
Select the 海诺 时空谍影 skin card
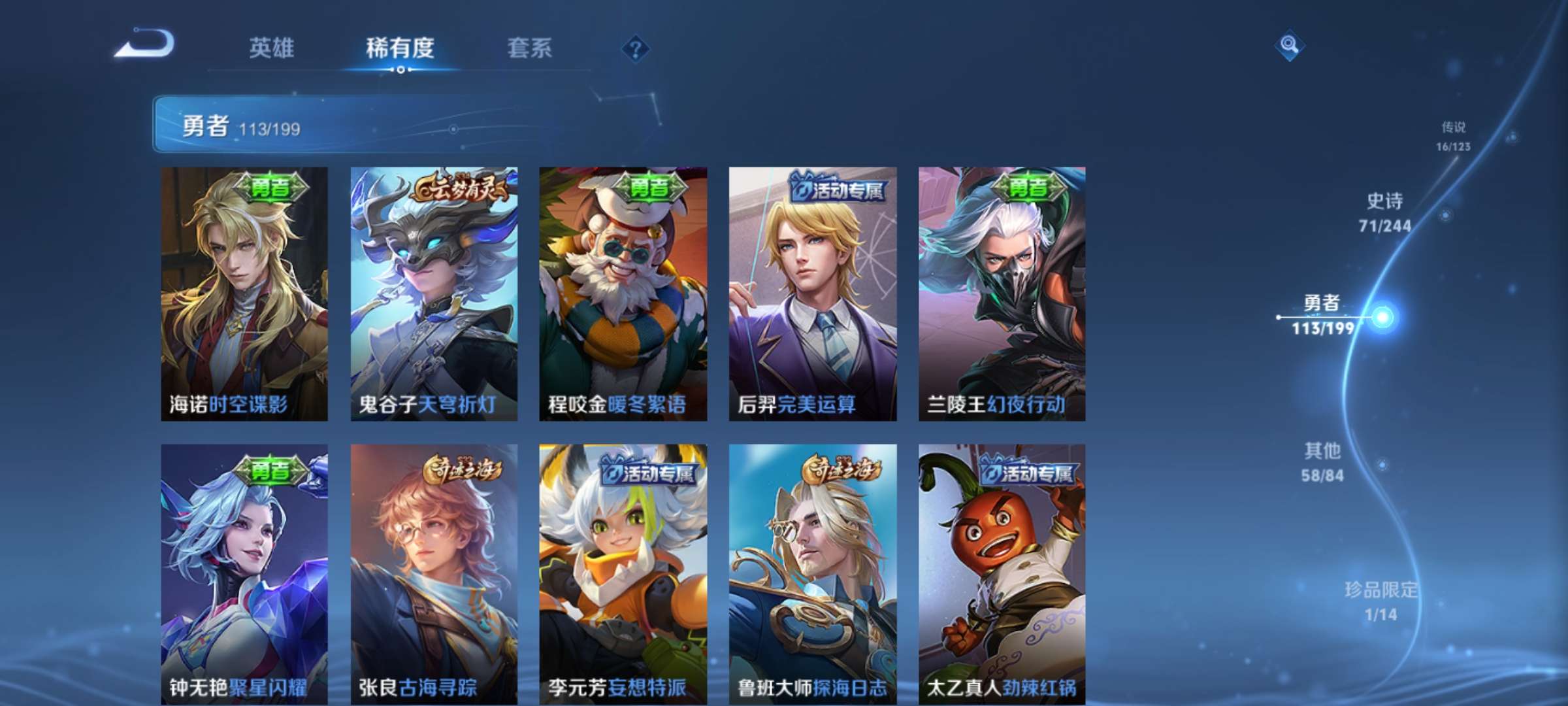(x=244, y=294)
